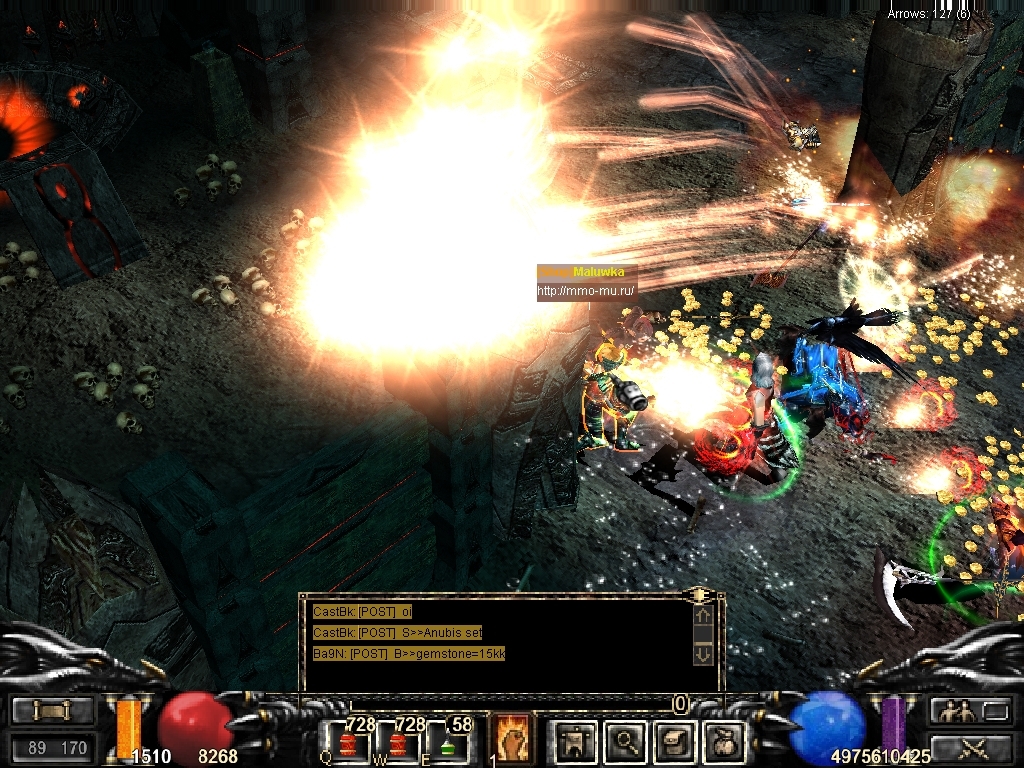This screenshot has height=768, width=1024.
Task: Click the chat window's top-right resize handle
Action: click(x=702, y=595)
